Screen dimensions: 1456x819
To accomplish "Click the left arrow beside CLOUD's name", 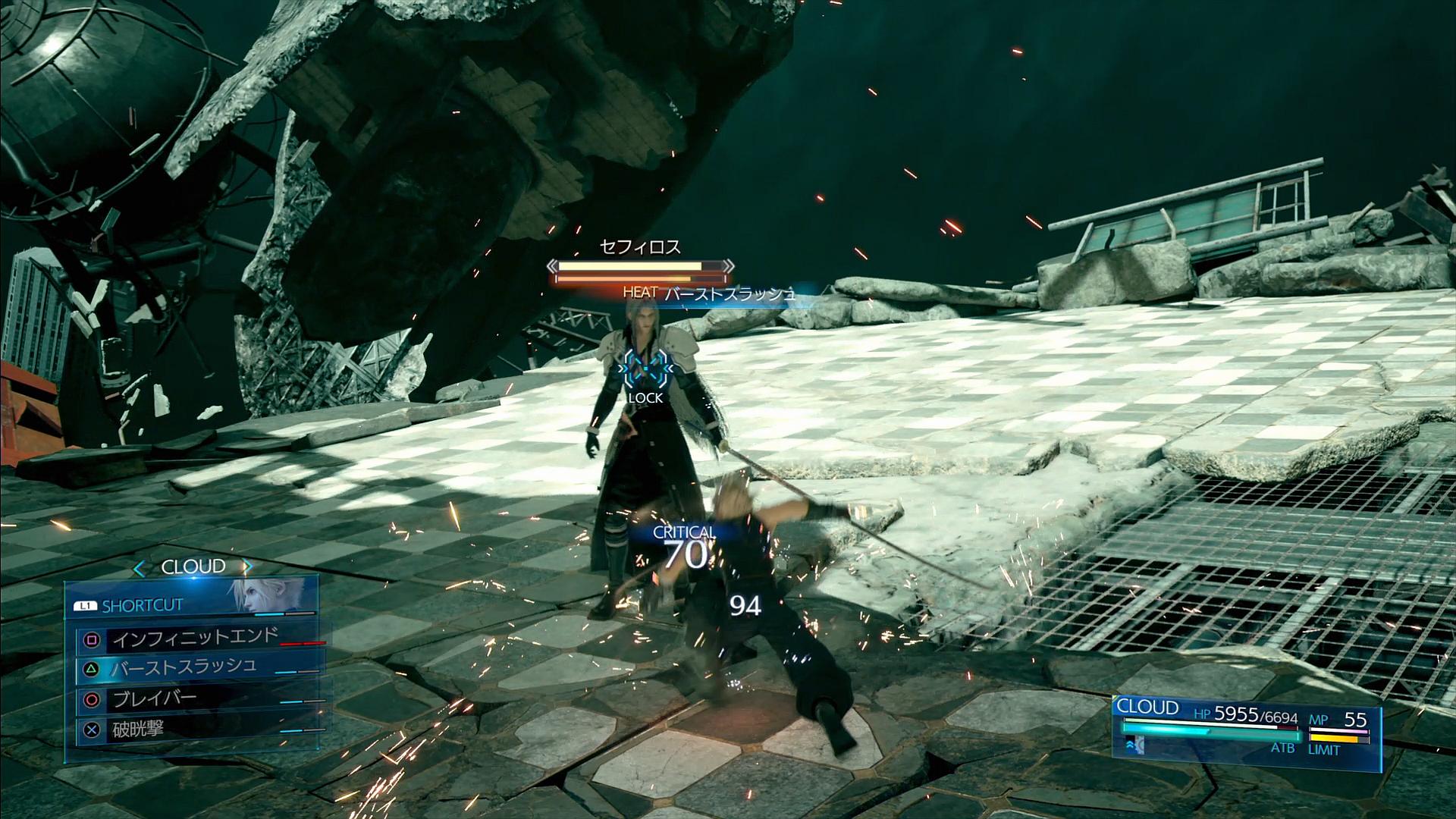I will coord(139,567).
